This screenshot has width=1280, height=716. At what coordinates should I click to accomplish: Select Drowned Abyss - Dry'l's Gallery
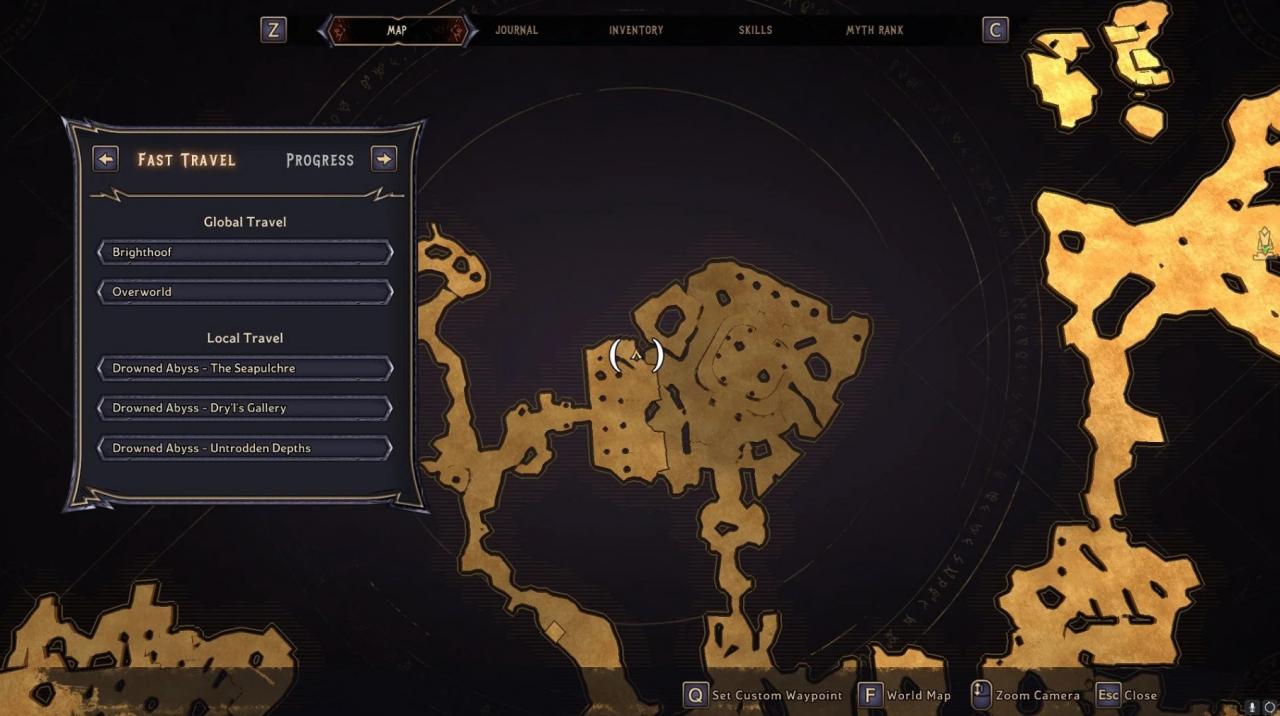tap(245, 408)
